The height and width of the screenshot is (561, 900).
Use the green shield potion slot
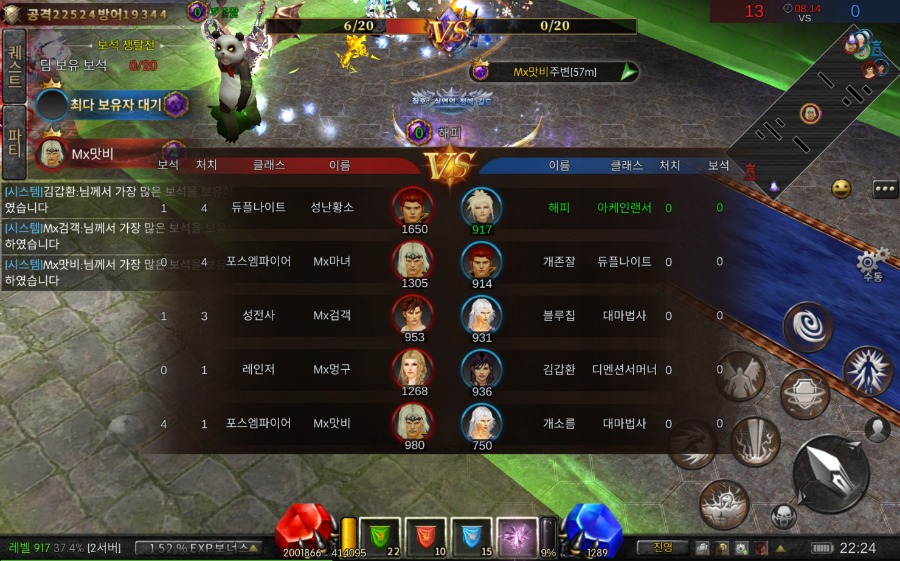pyautogui.click(x=379, y=536)
